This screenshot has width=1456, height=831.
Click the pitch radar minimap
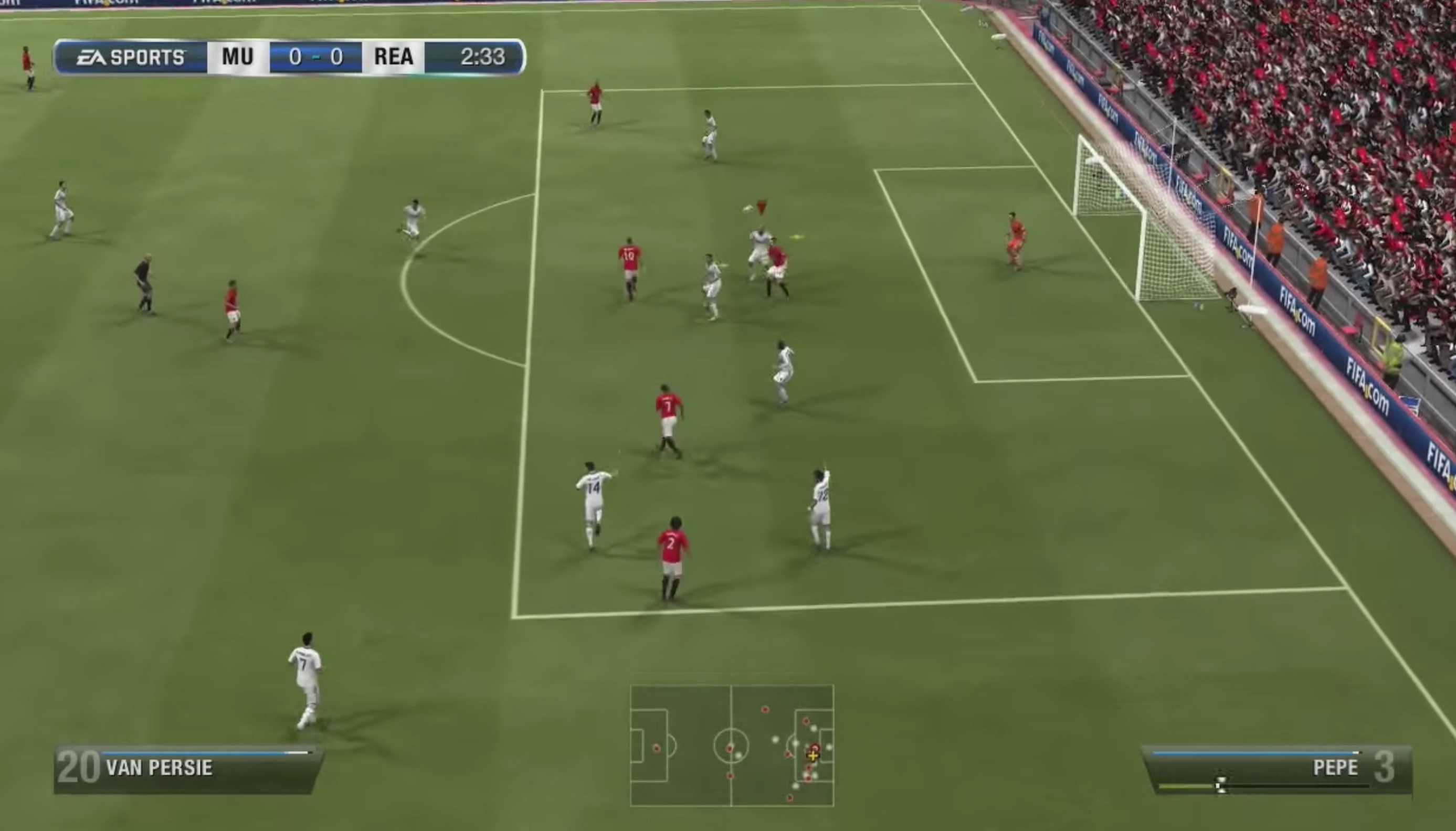pyautogui.click(x=732, y=745)
